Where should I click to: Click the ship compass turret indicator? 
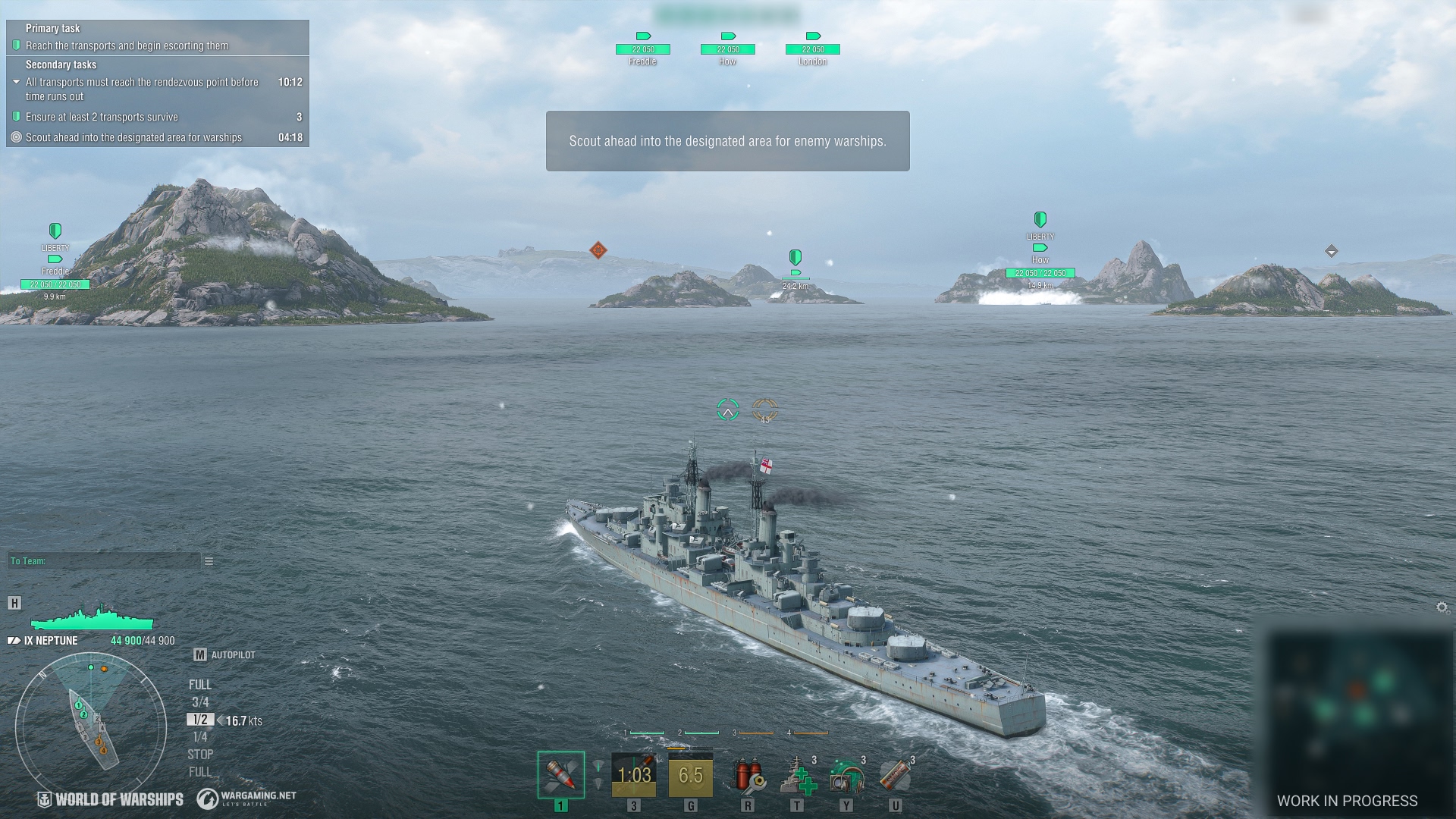pyautogui.click(x=91, y=726)
